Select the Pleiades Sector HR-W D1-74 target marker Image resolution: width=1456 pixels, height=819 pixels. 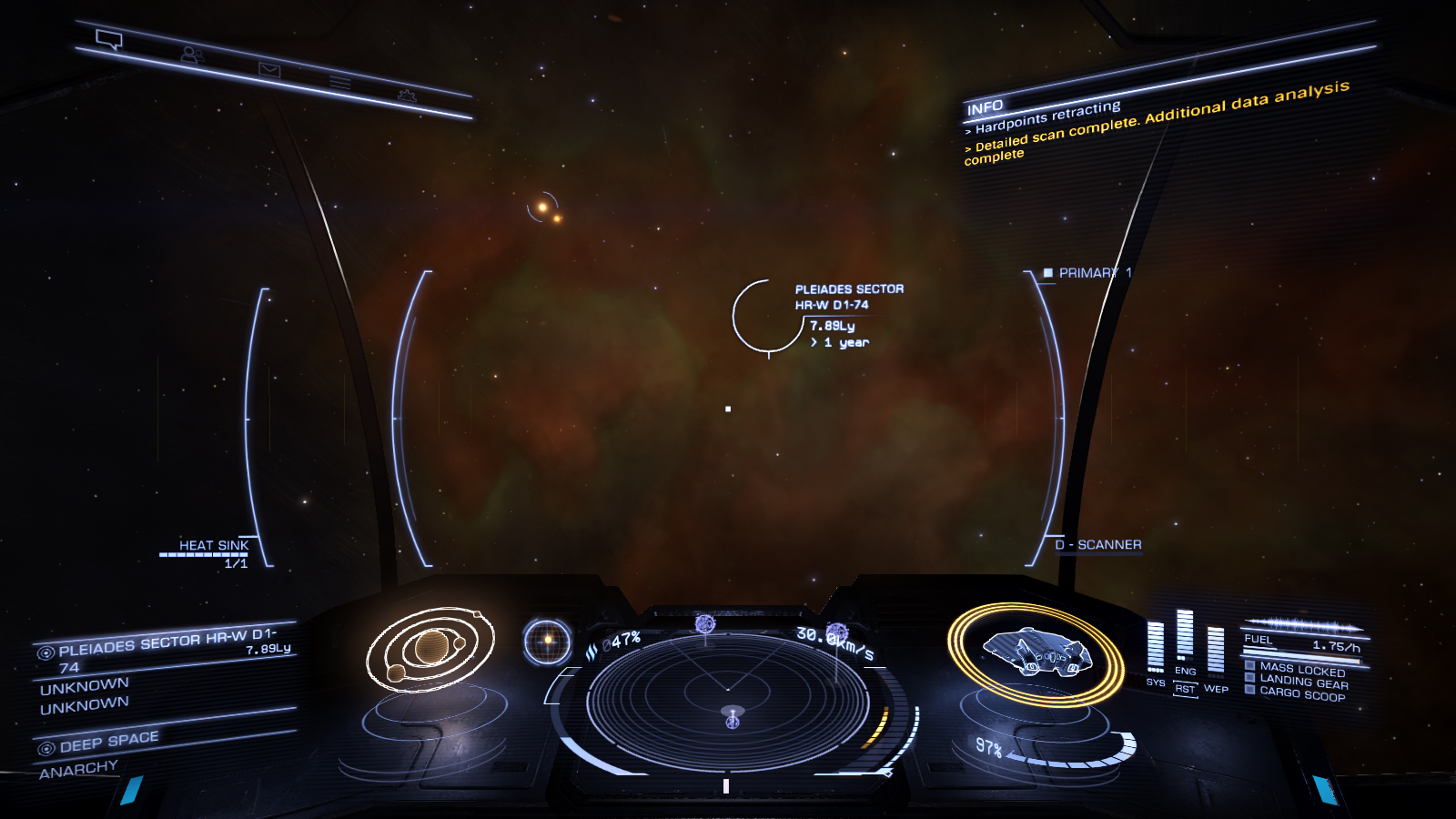tap(767, 316)
